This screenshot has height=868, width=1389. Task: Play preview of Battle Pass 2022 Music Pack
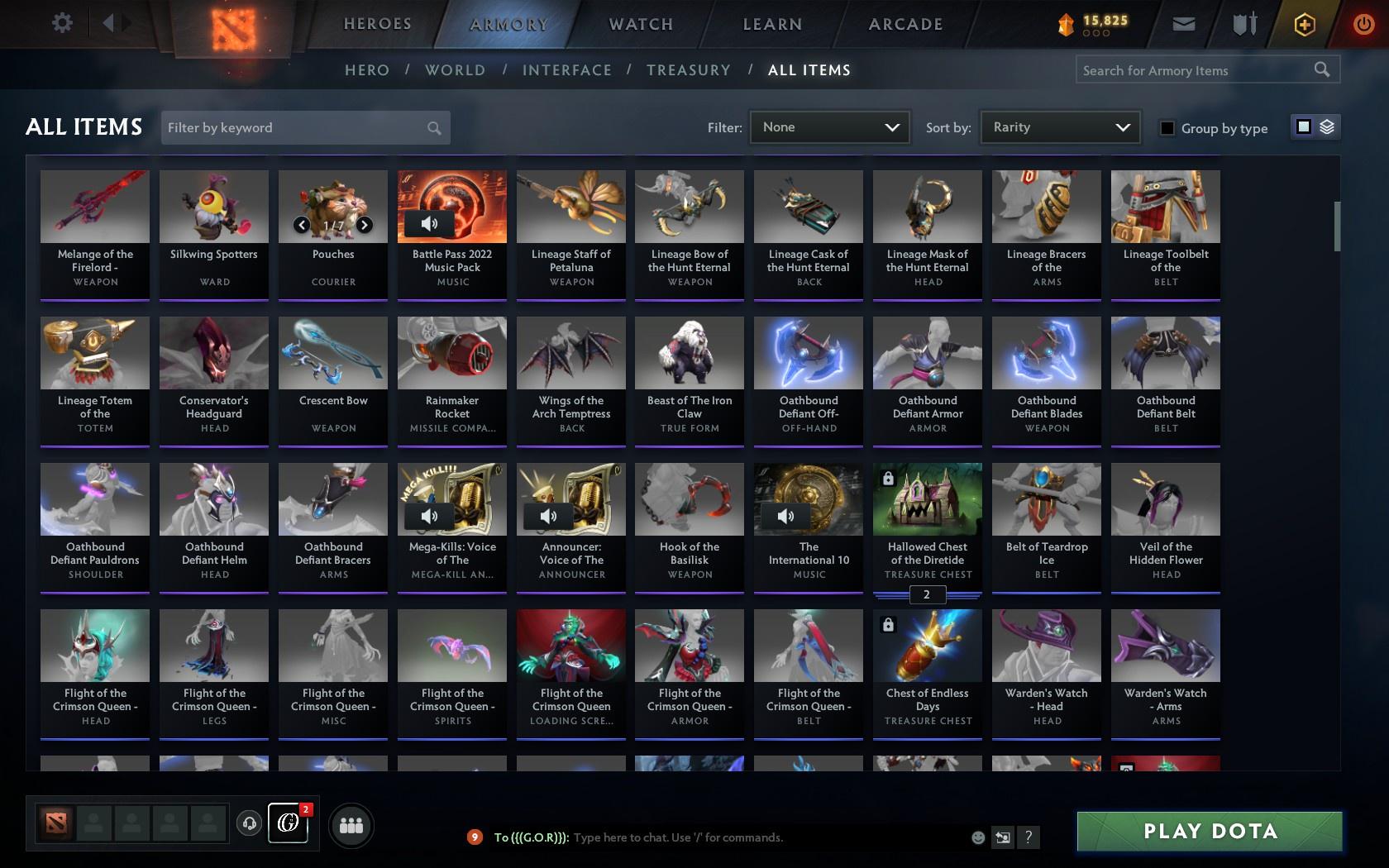tap(427, 223)
